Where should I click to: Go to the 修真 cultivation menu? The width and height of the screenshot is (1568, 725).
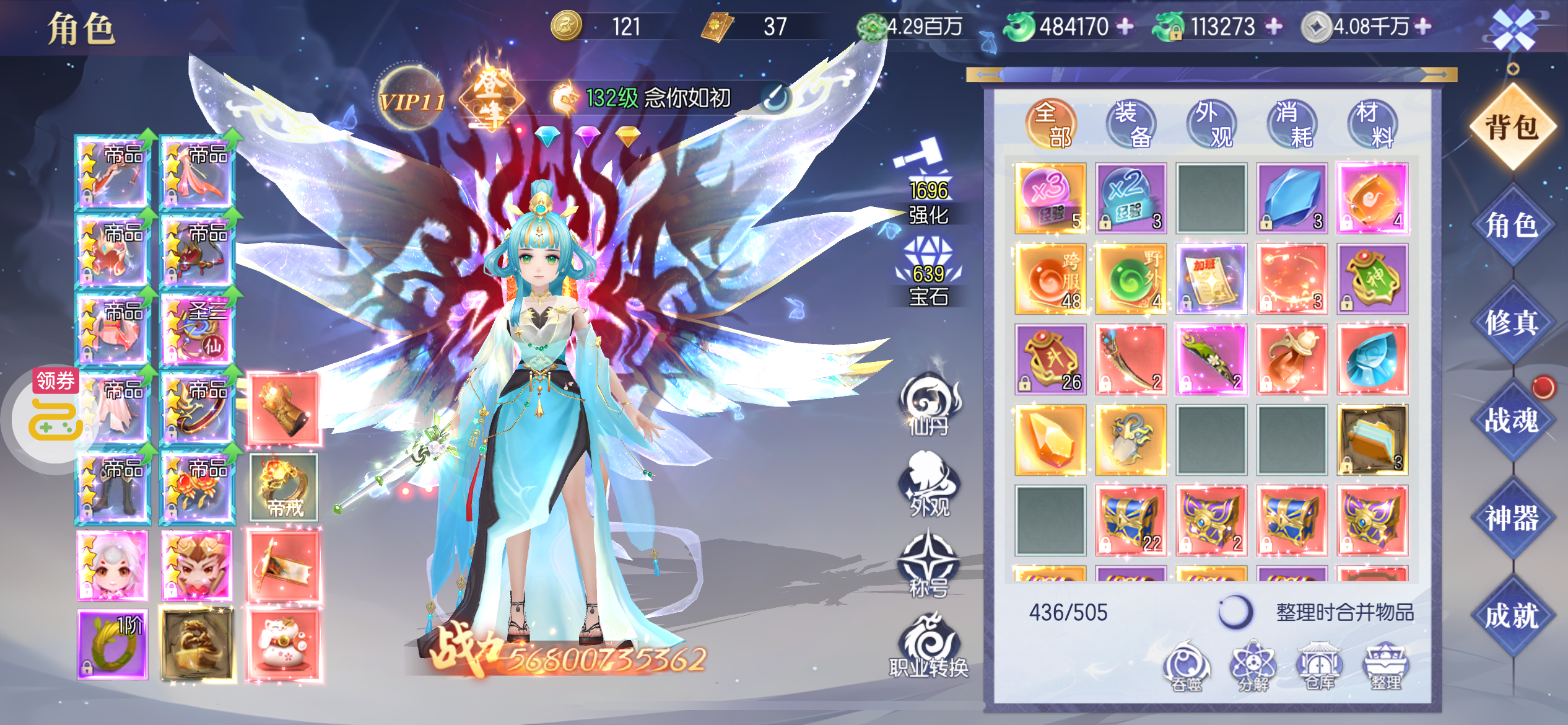pos(1512,322)
